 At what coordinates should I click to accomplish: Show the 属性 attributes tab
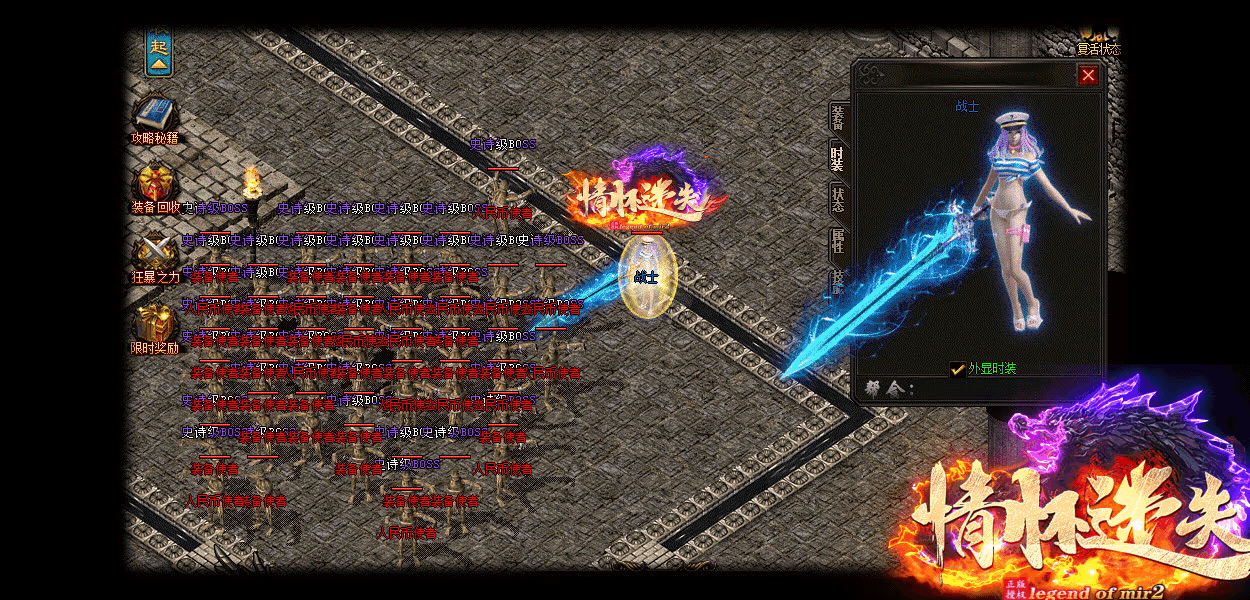(x=838, y=241)
